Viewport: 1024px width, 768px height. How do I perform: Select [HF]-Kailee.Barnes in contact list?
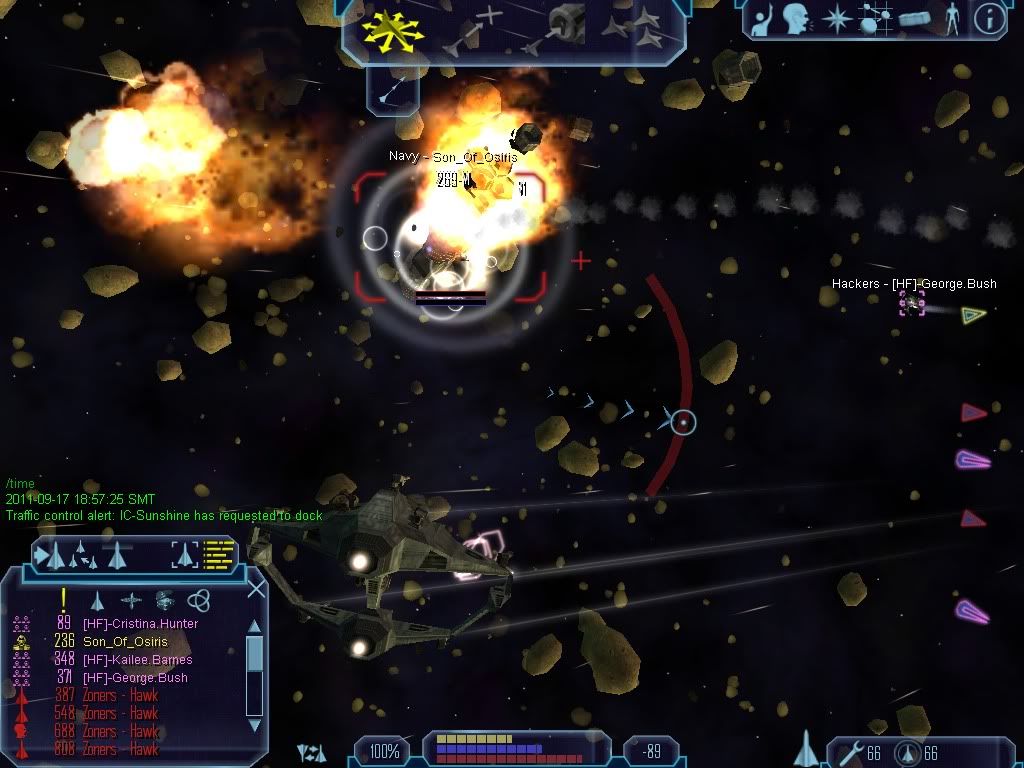tap(137, 660)
